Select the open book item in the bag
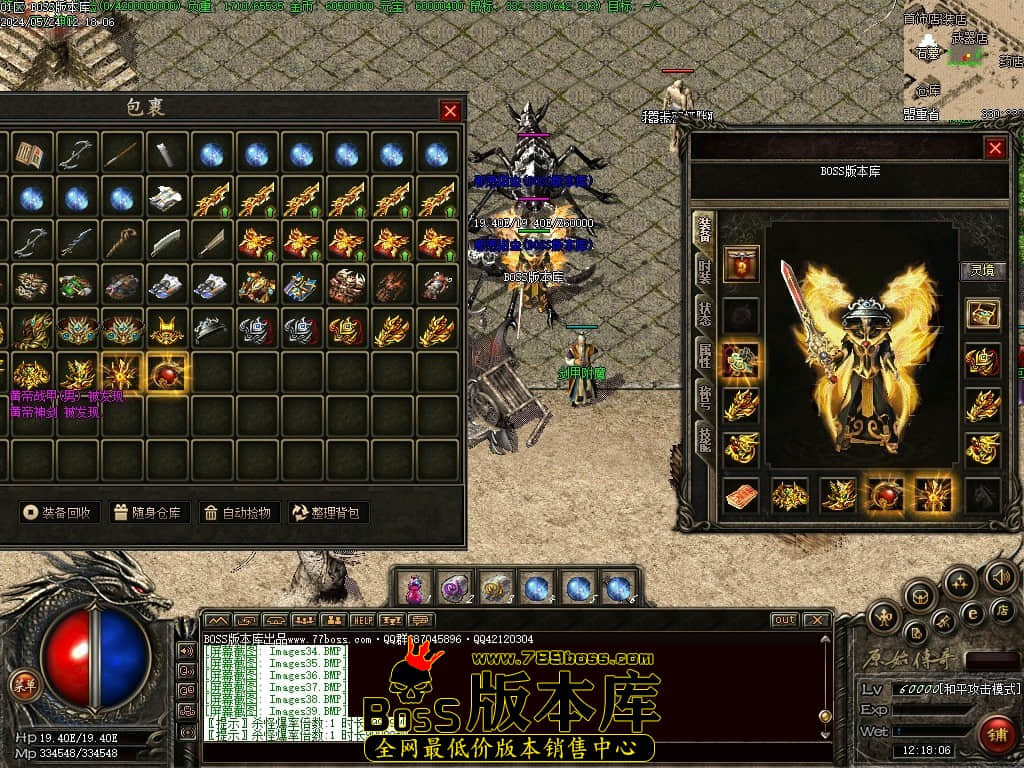The width and height of the screenshot is (1024, 768). coord(31,154)
